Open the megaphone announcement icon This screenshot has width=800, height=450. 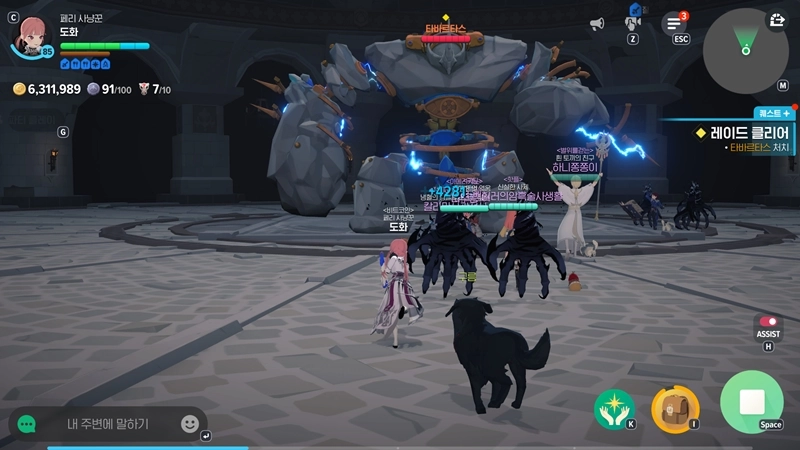[x=597, y=23]
